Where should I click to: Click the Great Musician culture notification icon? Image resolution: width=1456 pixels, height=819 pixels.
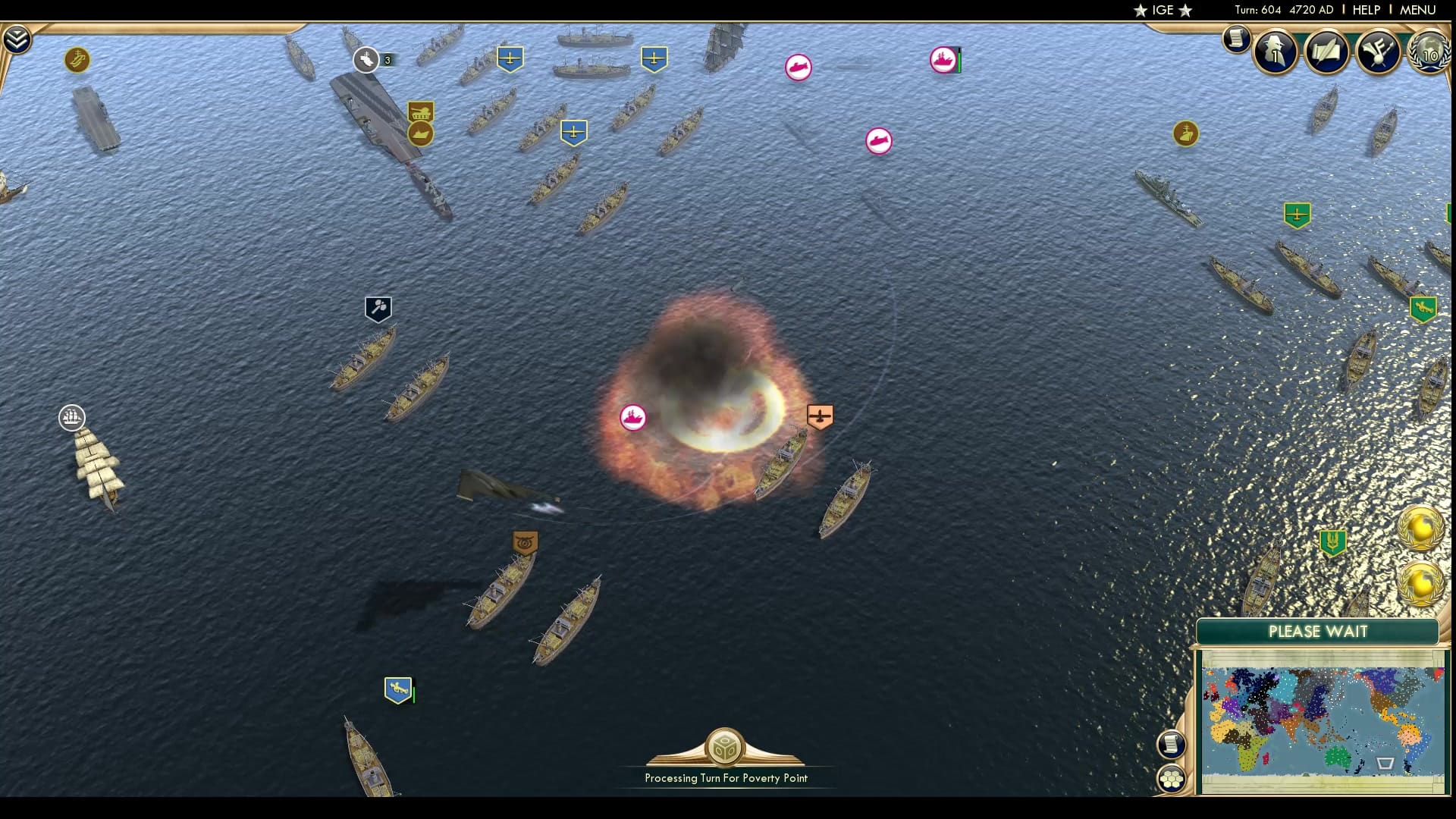[x=1379, y=52]
